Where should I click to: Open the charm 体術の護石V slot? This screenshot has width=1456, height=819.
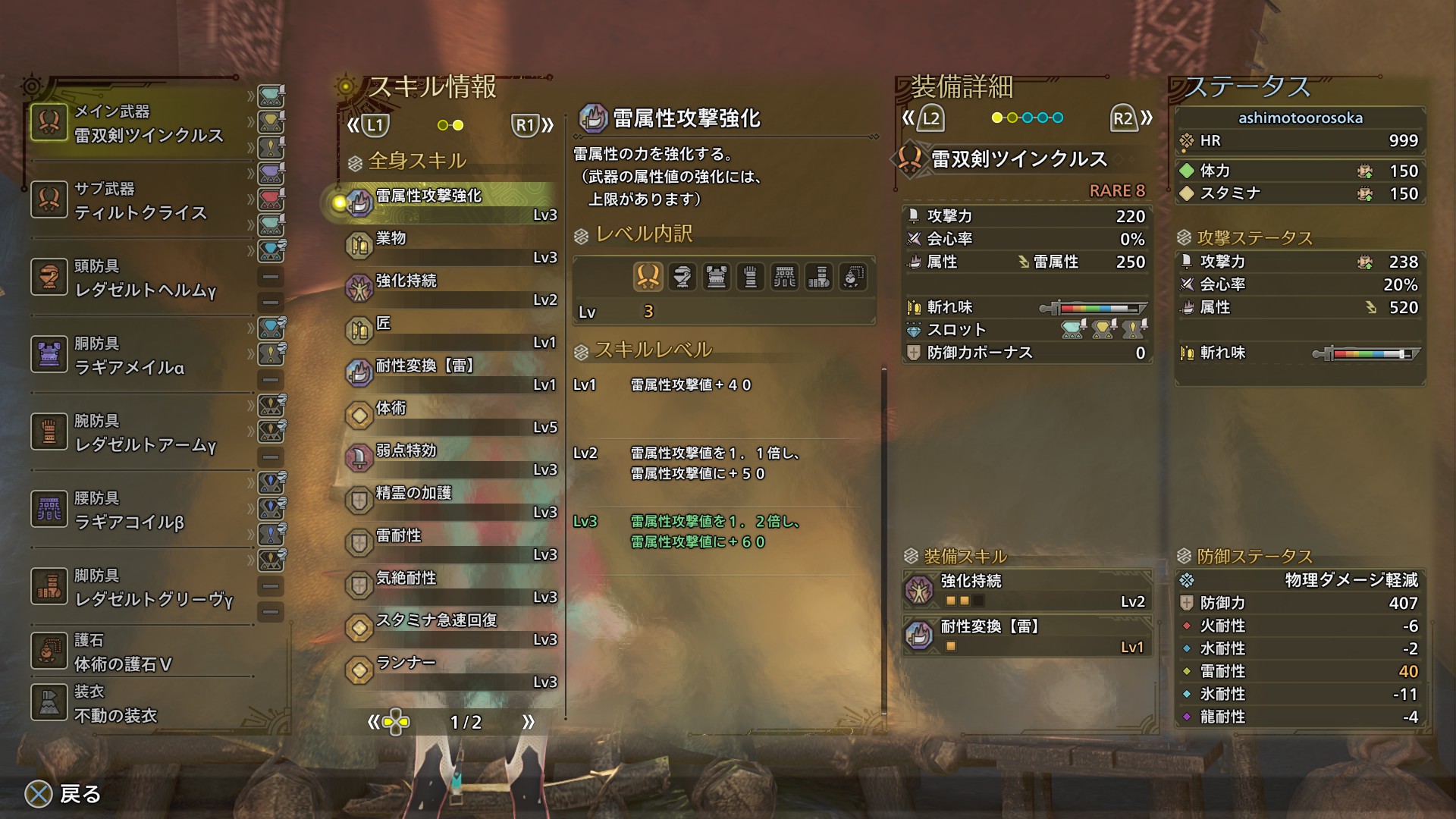tap(140, 652)
